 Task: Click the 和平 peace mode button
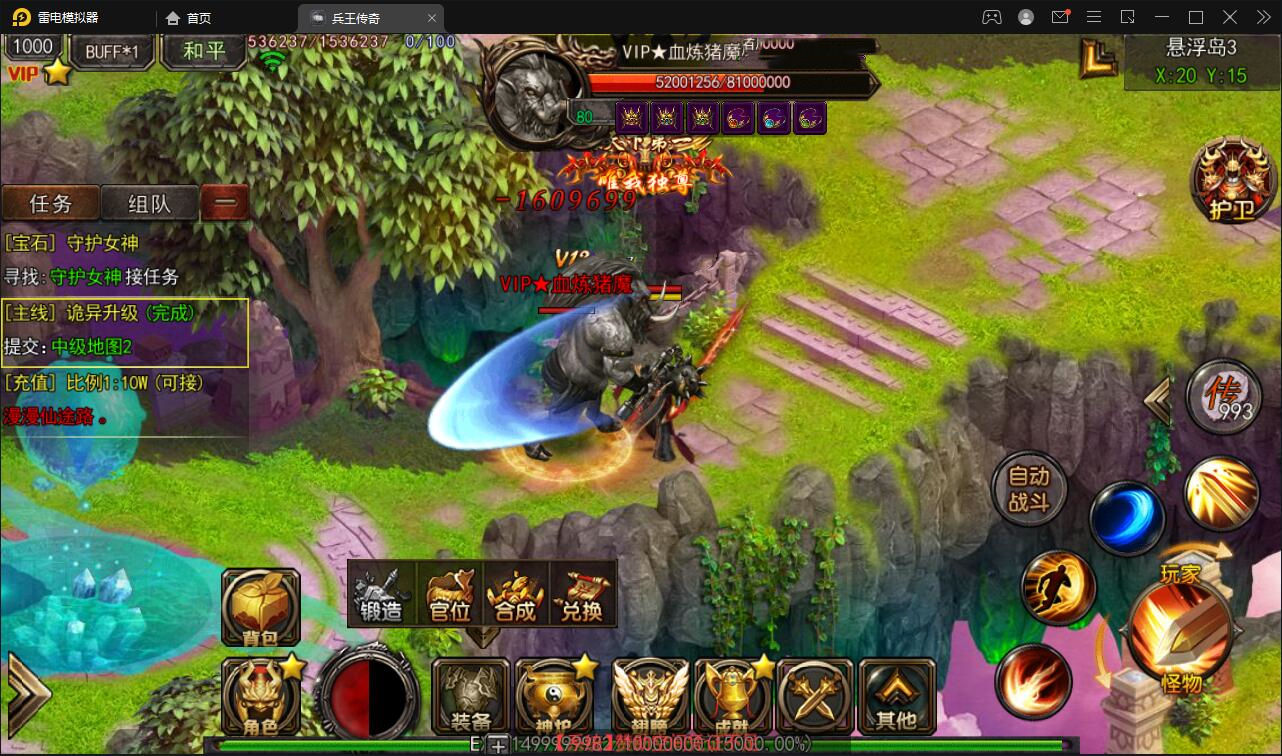pyautogui.click(x=204, y=50)
